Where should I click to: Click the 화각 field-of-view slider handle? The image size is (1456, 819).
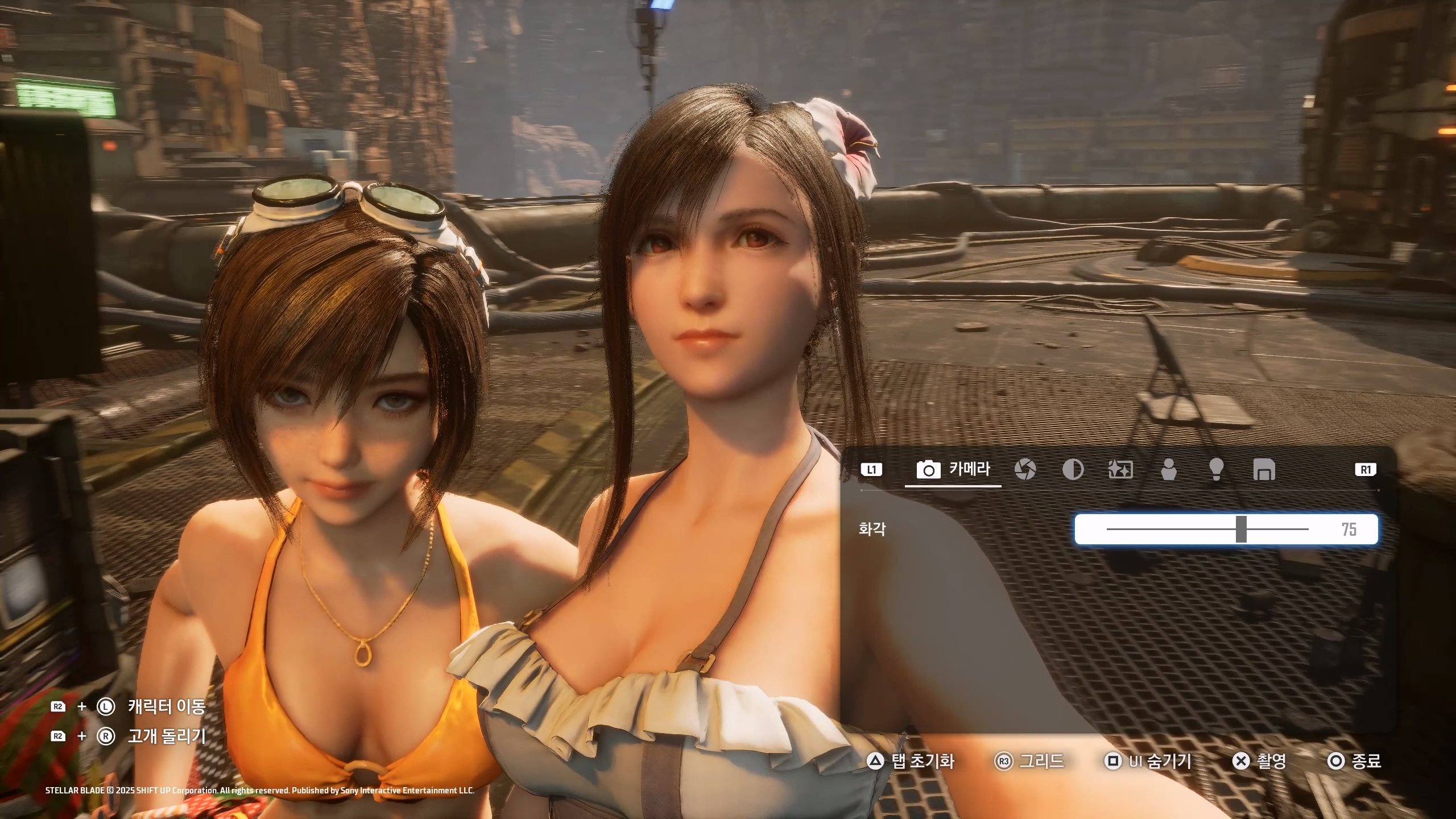[x=1241, y=530]
